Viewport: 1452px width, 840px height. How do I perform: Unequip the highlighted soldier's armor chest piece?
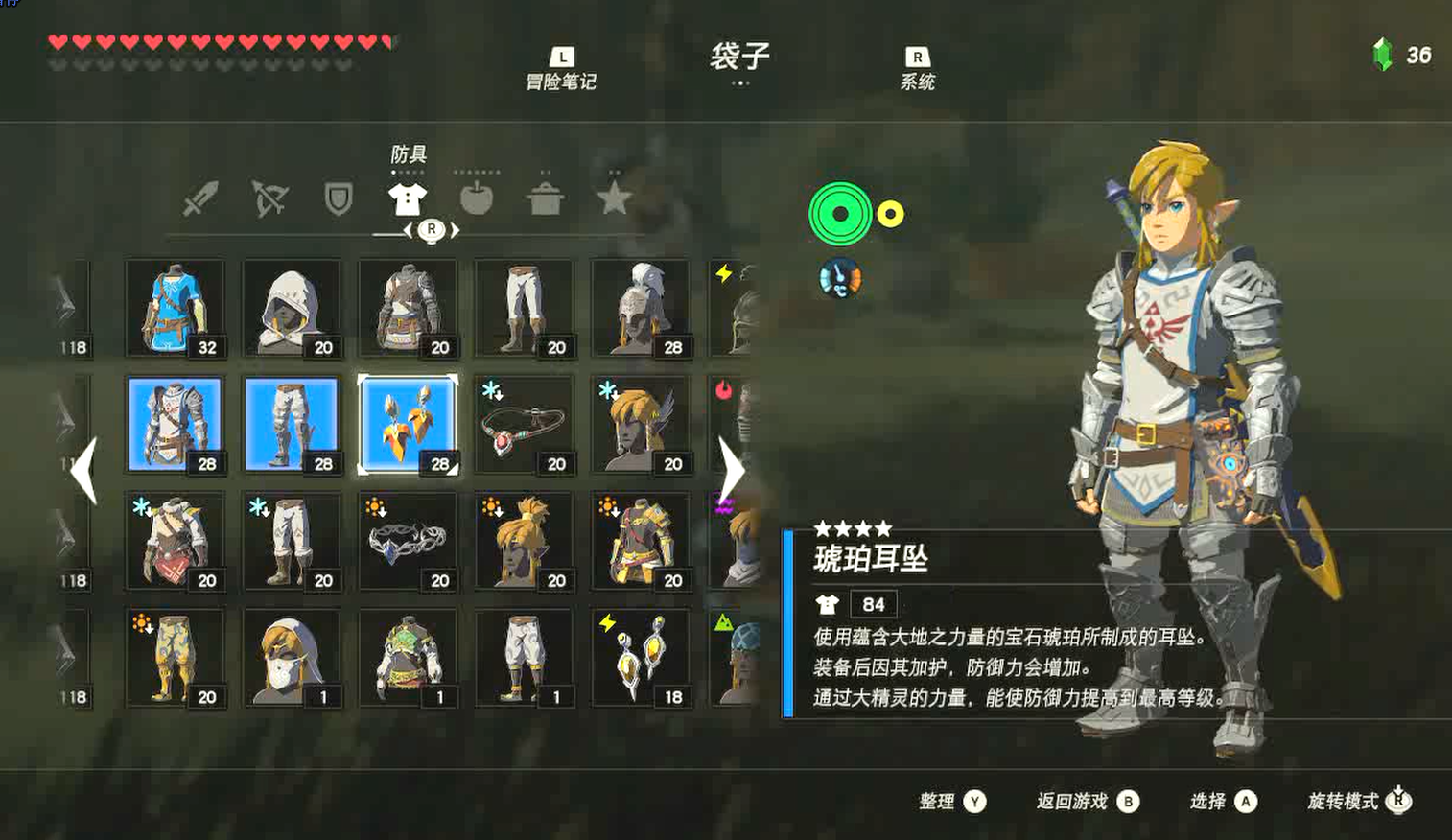tap(176, 423)
